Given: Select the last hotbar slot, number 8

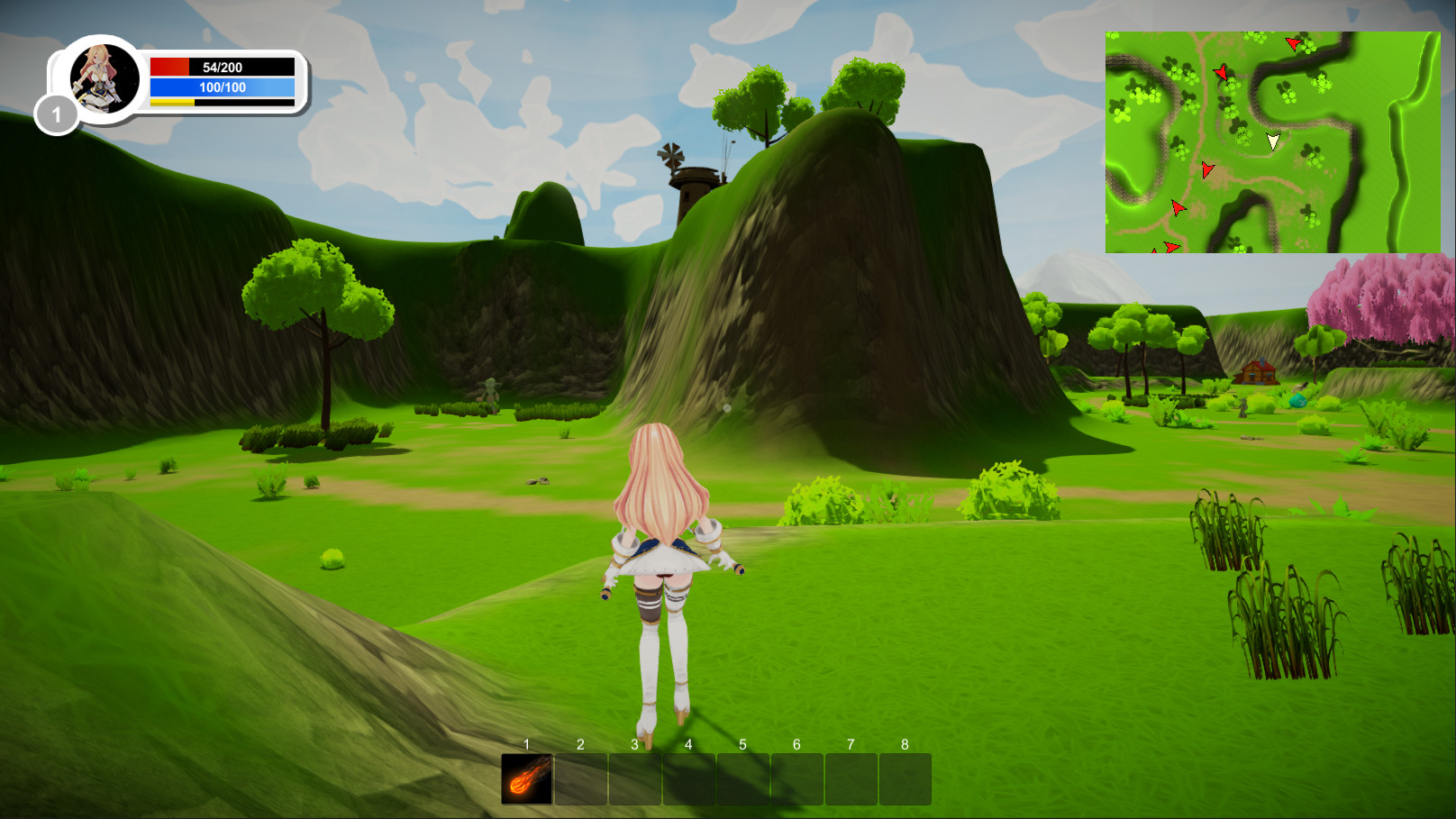Looking at the screenshot, I should pyautogui.click(x=905, y=780).
